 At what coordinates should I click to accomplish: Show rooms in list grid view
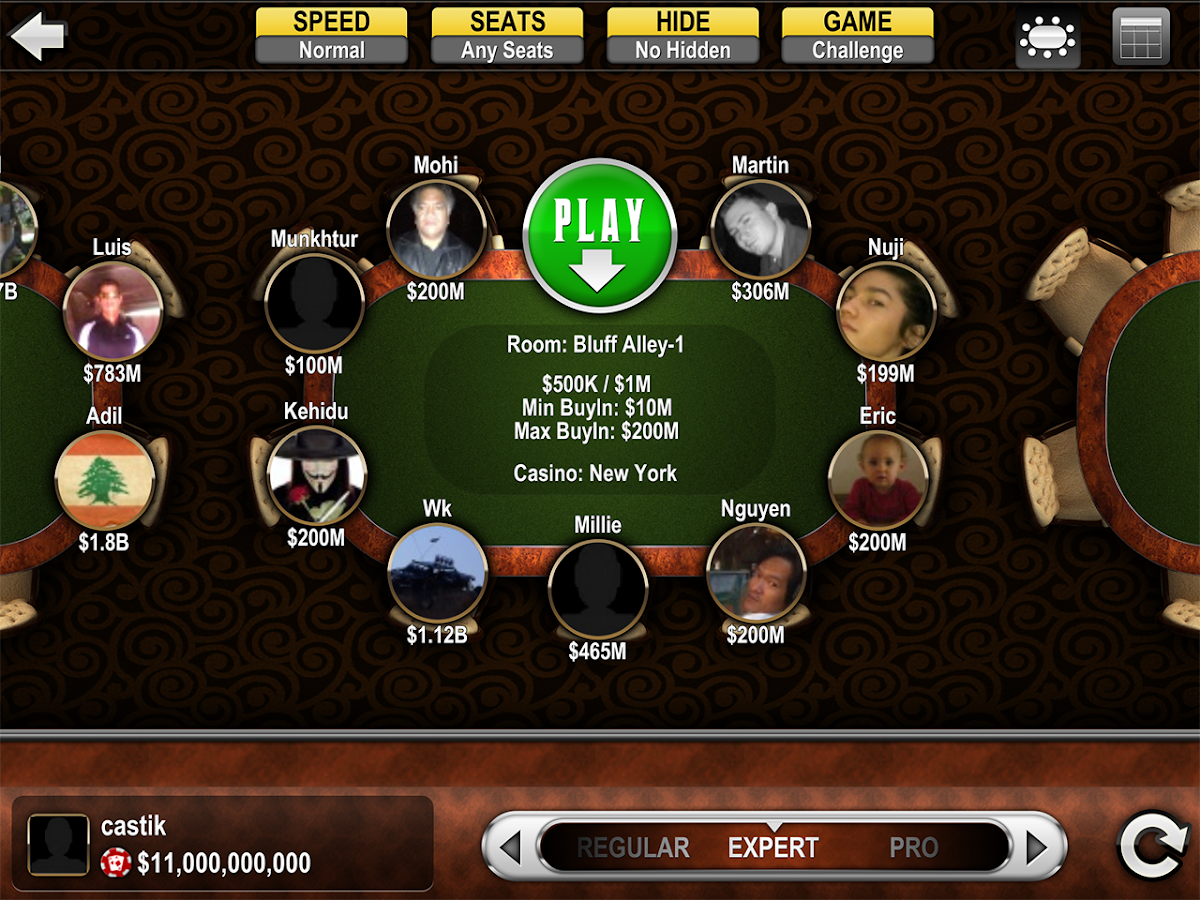pyautogui.click(x=1141, y=37)
